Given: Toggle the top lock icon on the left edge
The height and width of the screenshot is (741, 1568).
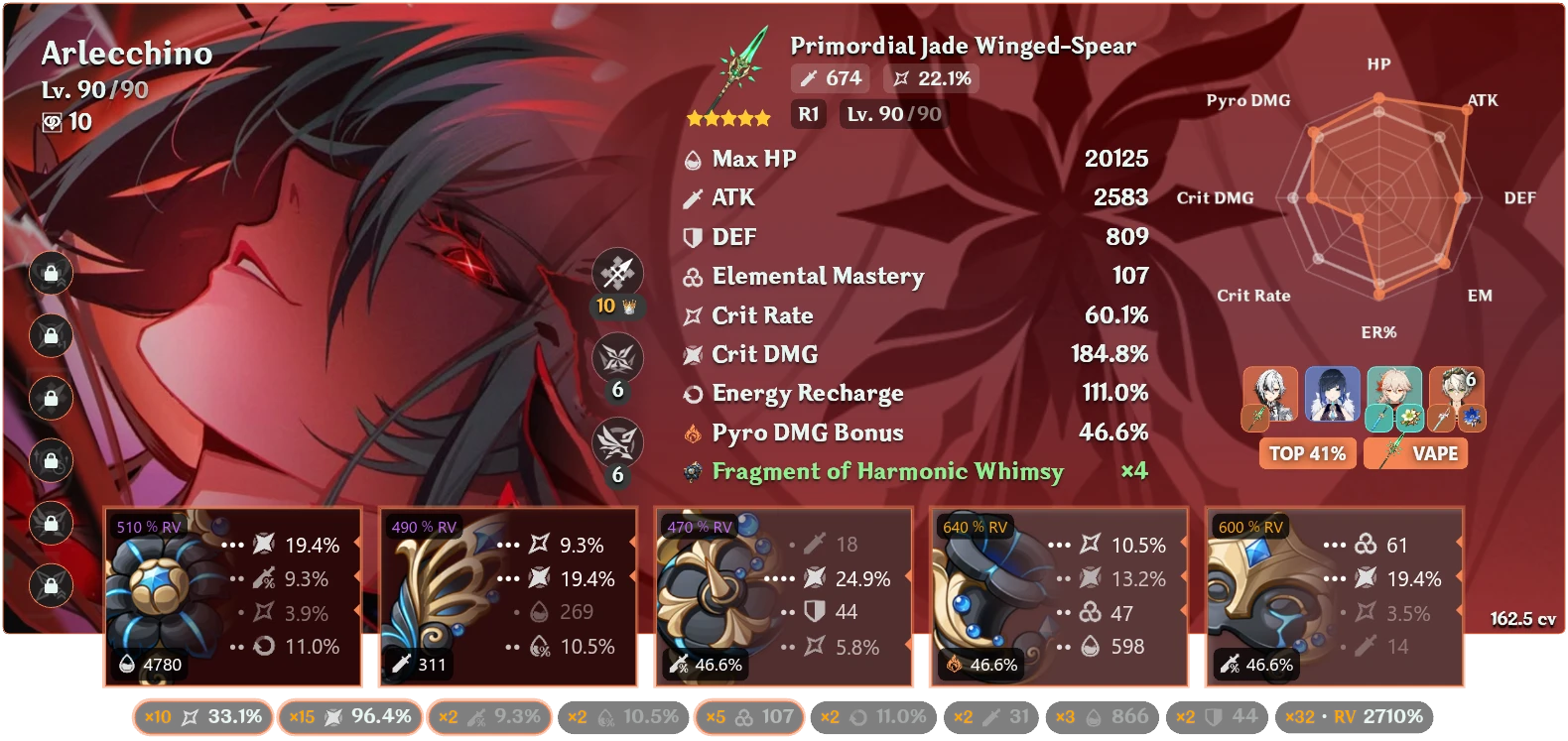Looking at the screenshot, I should pos(50,274).
